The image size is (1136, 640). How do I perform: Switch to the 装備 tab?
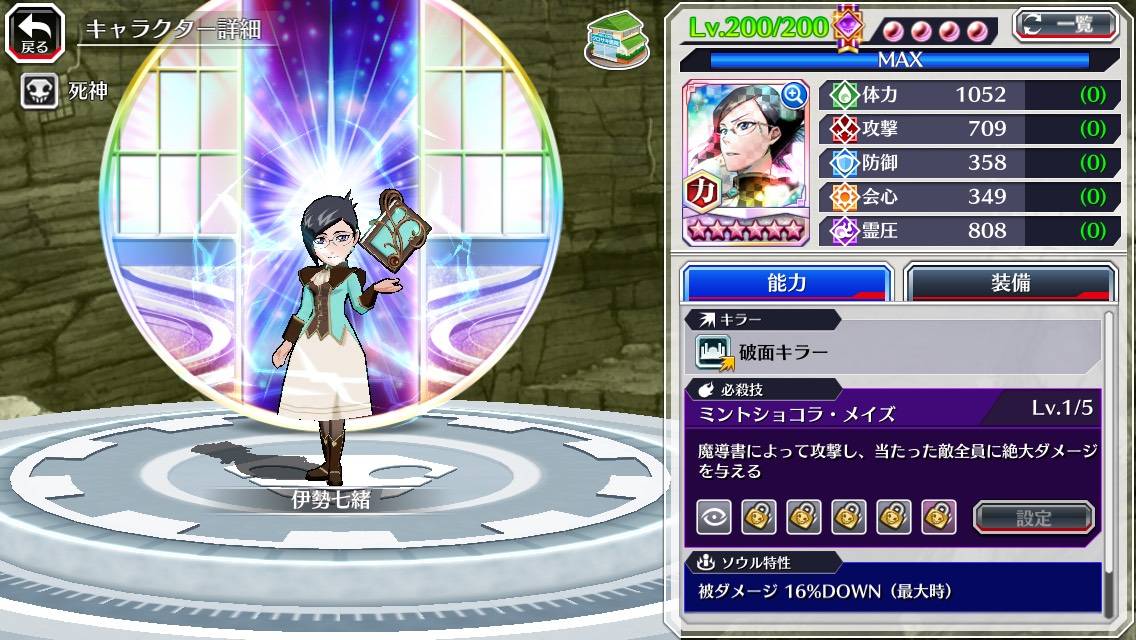pyautogui.click(x=1010, y=283)
